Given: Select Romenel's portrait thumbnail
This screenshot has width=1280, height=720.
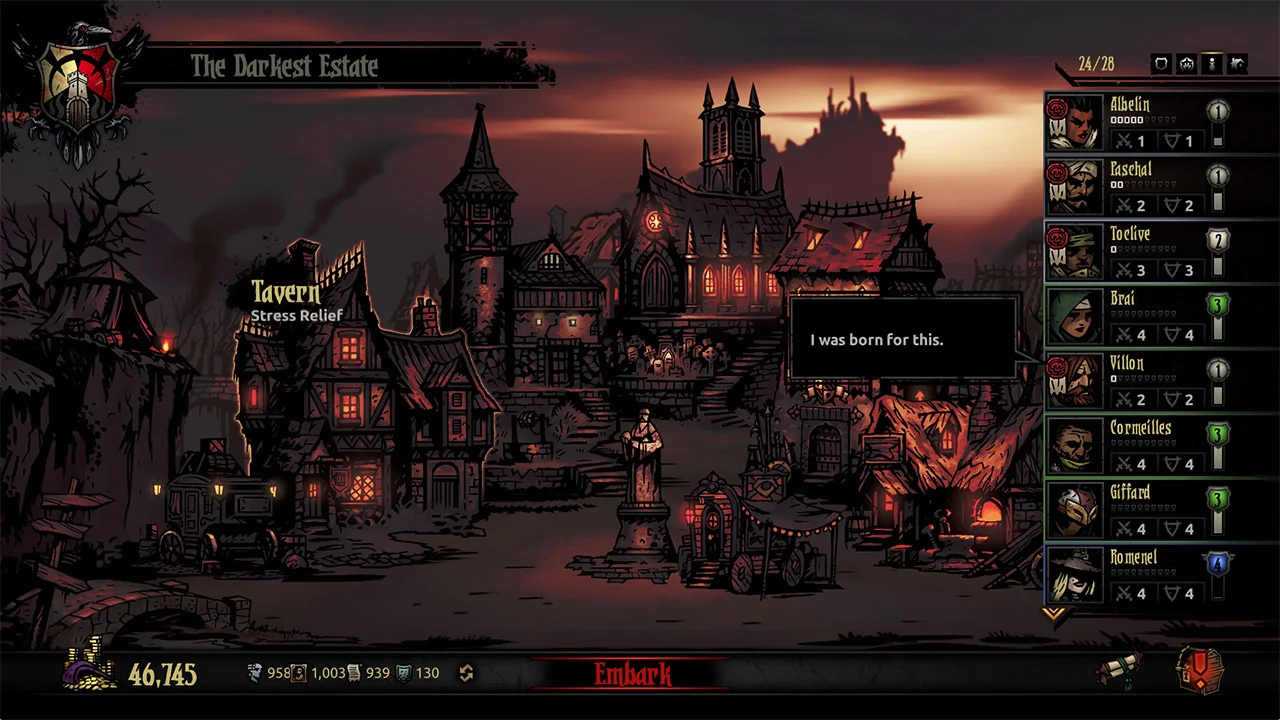Looking at the screenshot, I should click(x=1075, y=577).
